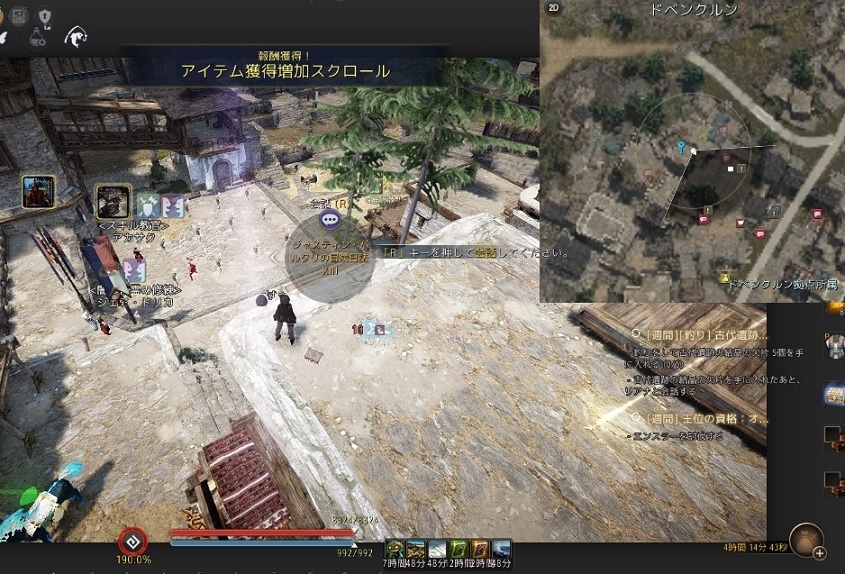This screenshot has height=574, width=845.
Task: Click the shield lock icon
Action: [x=44, y=15]
